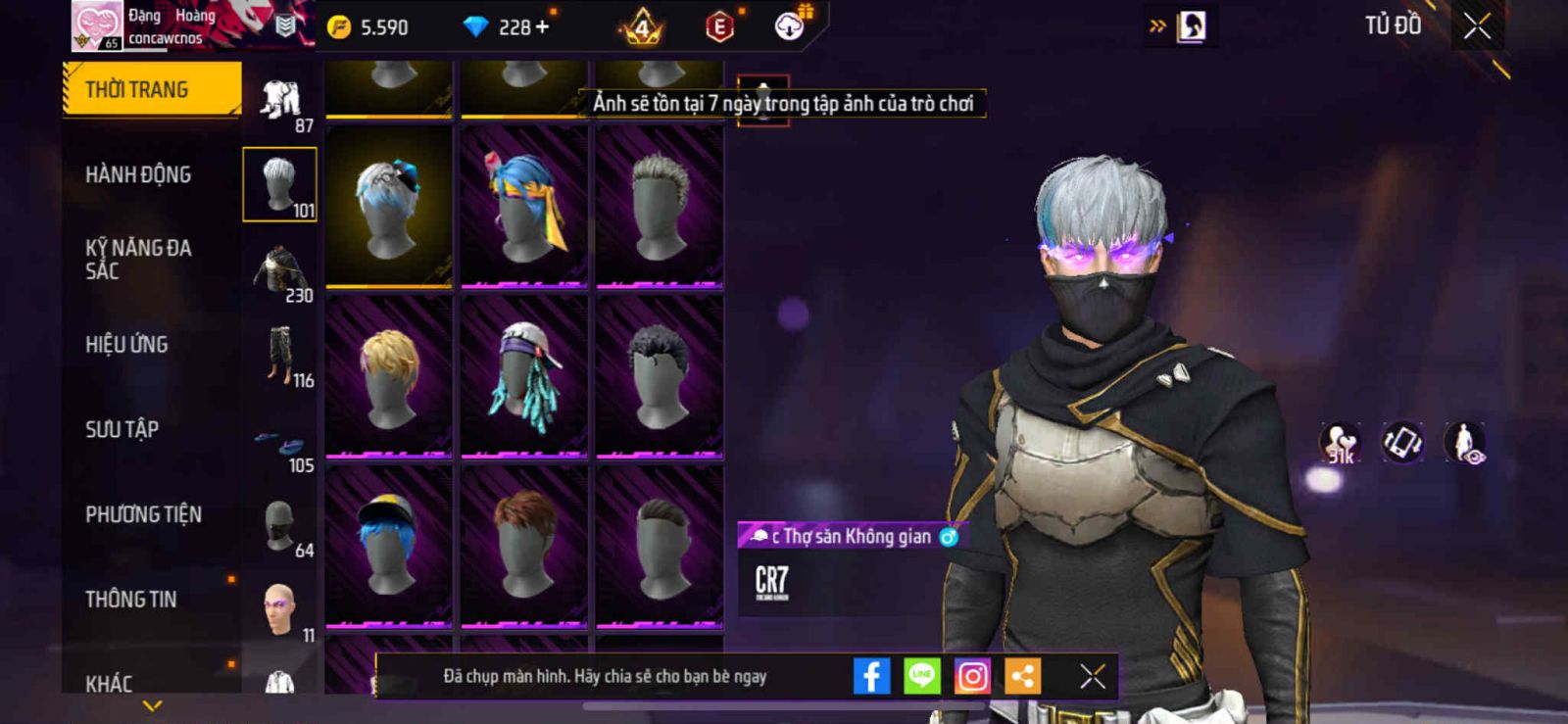Screen dimensions: 1568x724
Task: Select the head hair category with 101 items
Action: 280,184
